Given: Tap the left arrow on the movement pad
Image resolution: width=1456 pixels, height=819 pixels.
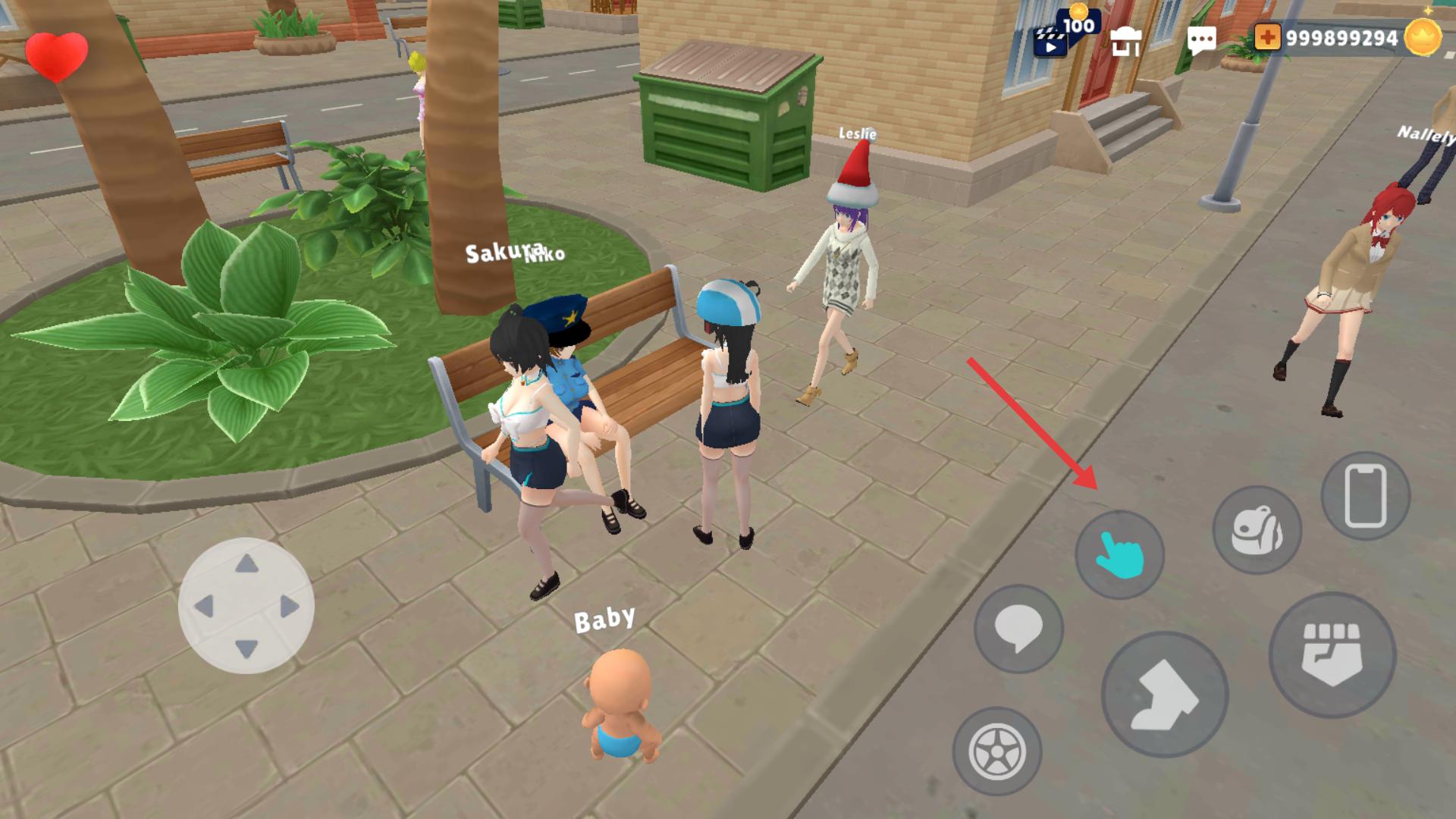Looking at the screenshot, I should click(204, 606).
